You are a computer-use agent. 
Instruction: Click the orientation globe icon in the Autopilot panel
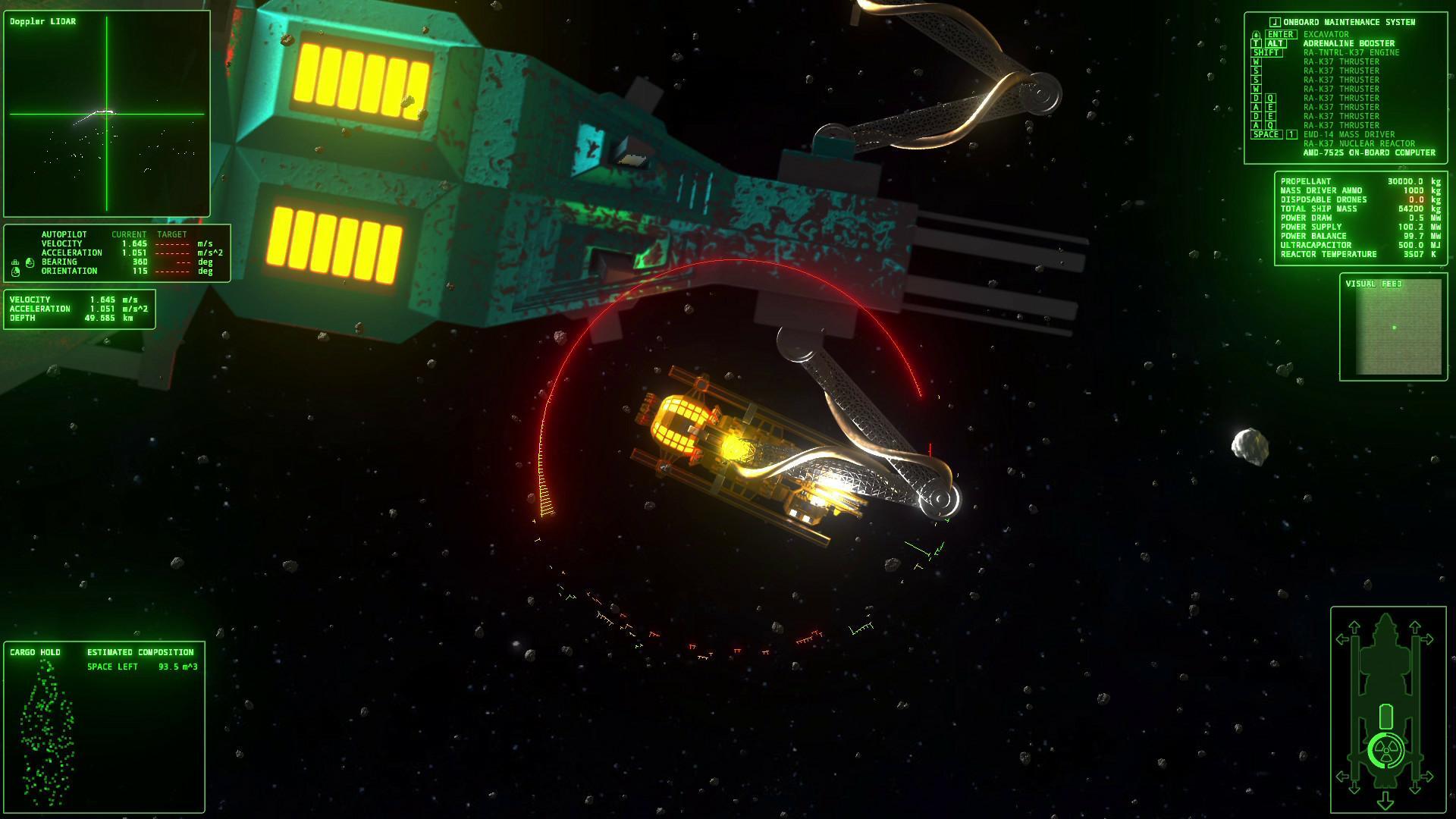[x=15, y=272]
